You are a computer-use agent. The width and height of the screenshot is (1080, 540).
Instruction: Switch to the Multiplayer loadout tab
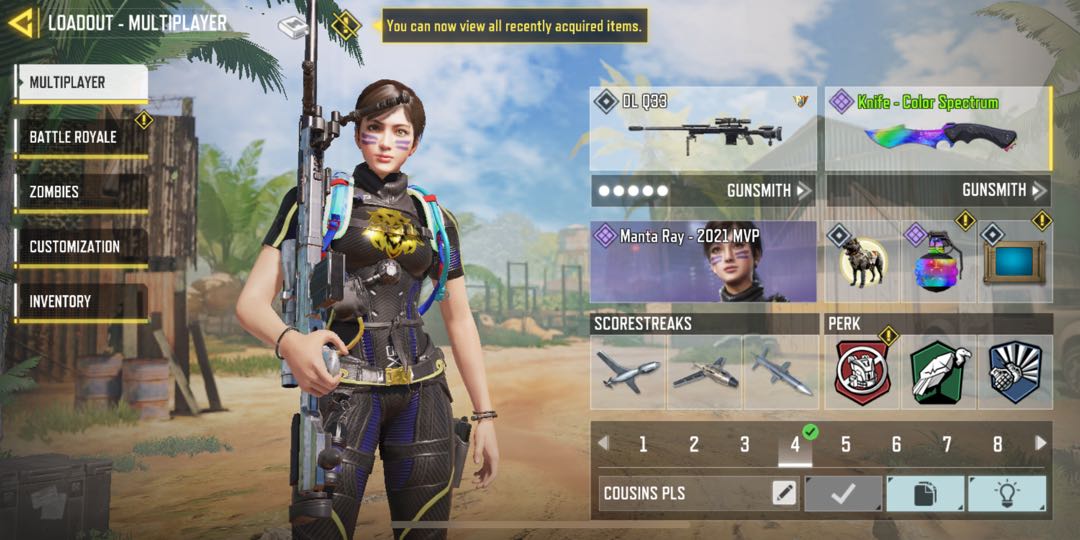coord(82,83)
